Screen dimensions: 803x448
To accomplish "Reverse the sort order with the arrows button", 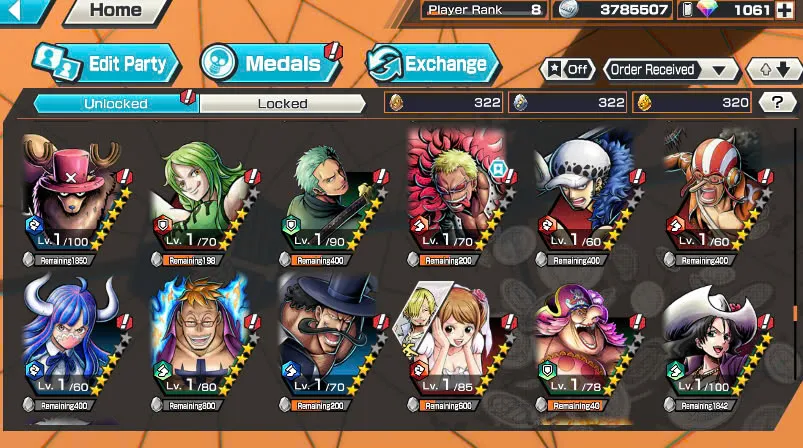I will tap(774, 70).
